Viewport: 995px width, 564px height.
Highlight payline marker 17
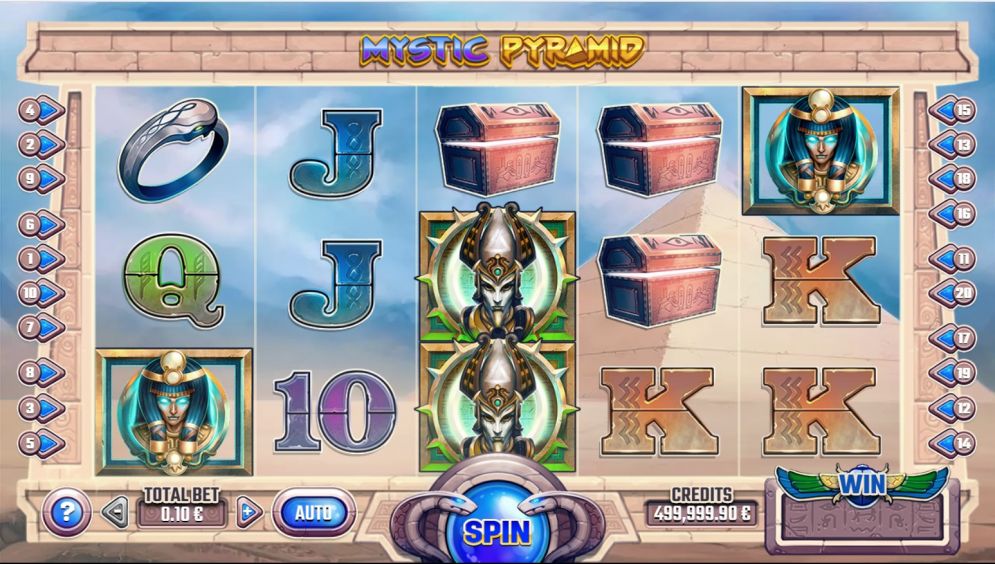[x=956, y=338]
